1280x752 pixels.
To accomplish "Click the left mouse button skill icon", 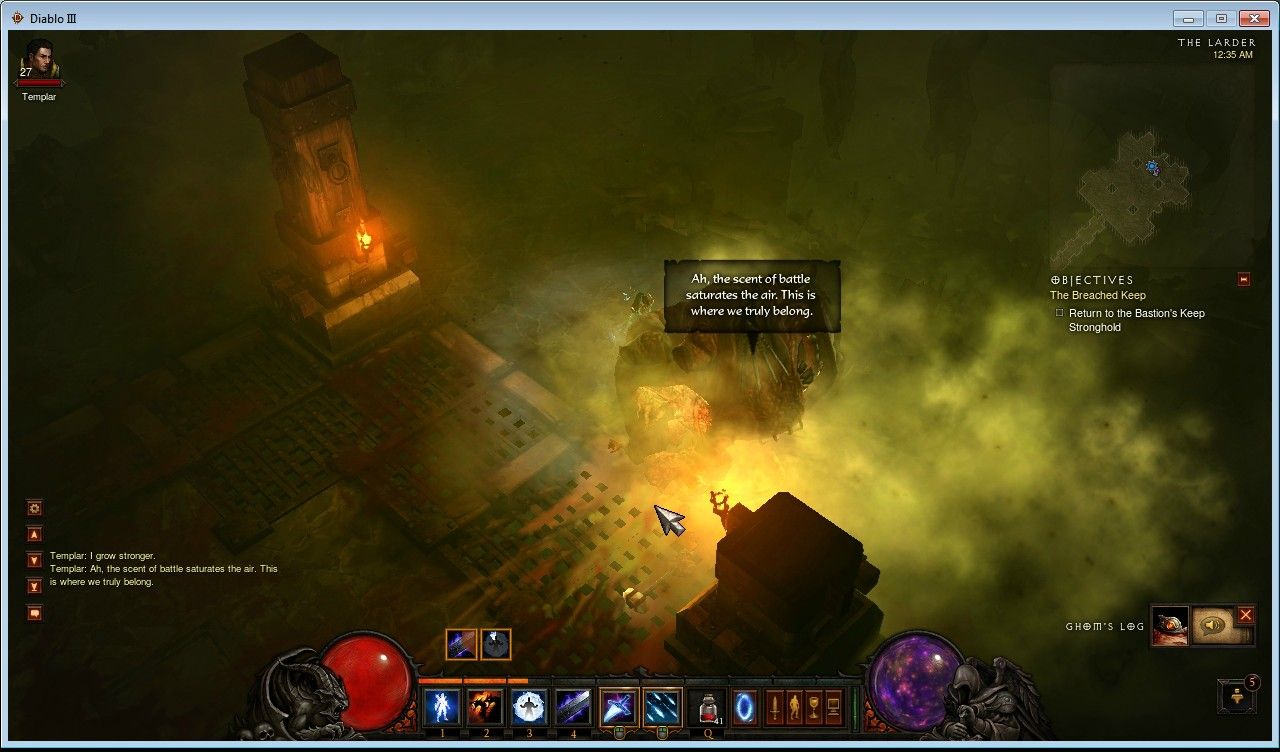I will coord(618,705).
